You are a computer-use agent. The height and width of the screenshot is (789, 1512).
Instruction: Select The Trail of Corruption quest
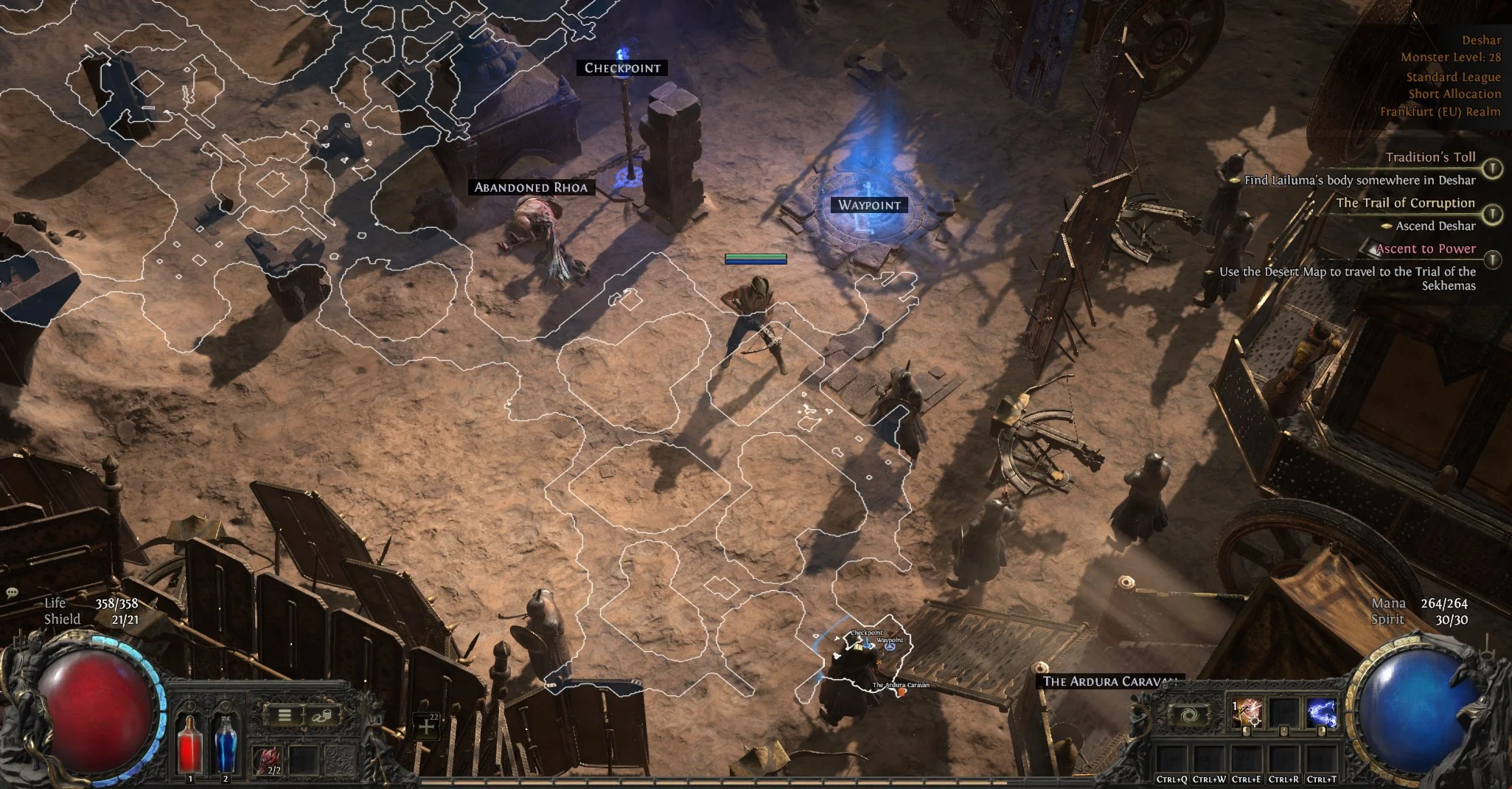[x=1405, y=203]
